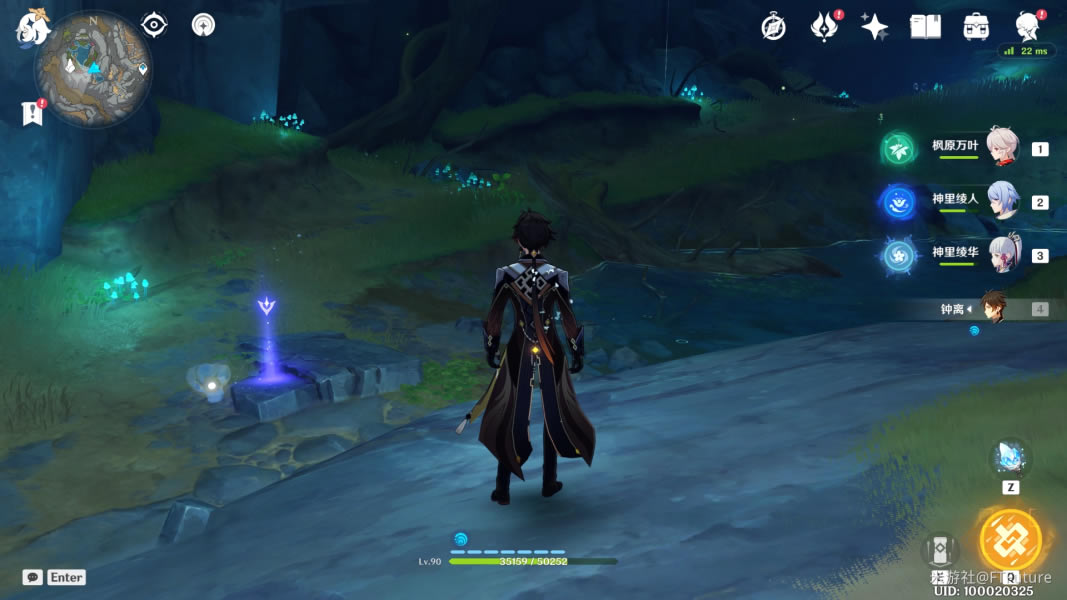Open the inventory backpack icon
The image size is (1067, 600).
pos(976,27)
